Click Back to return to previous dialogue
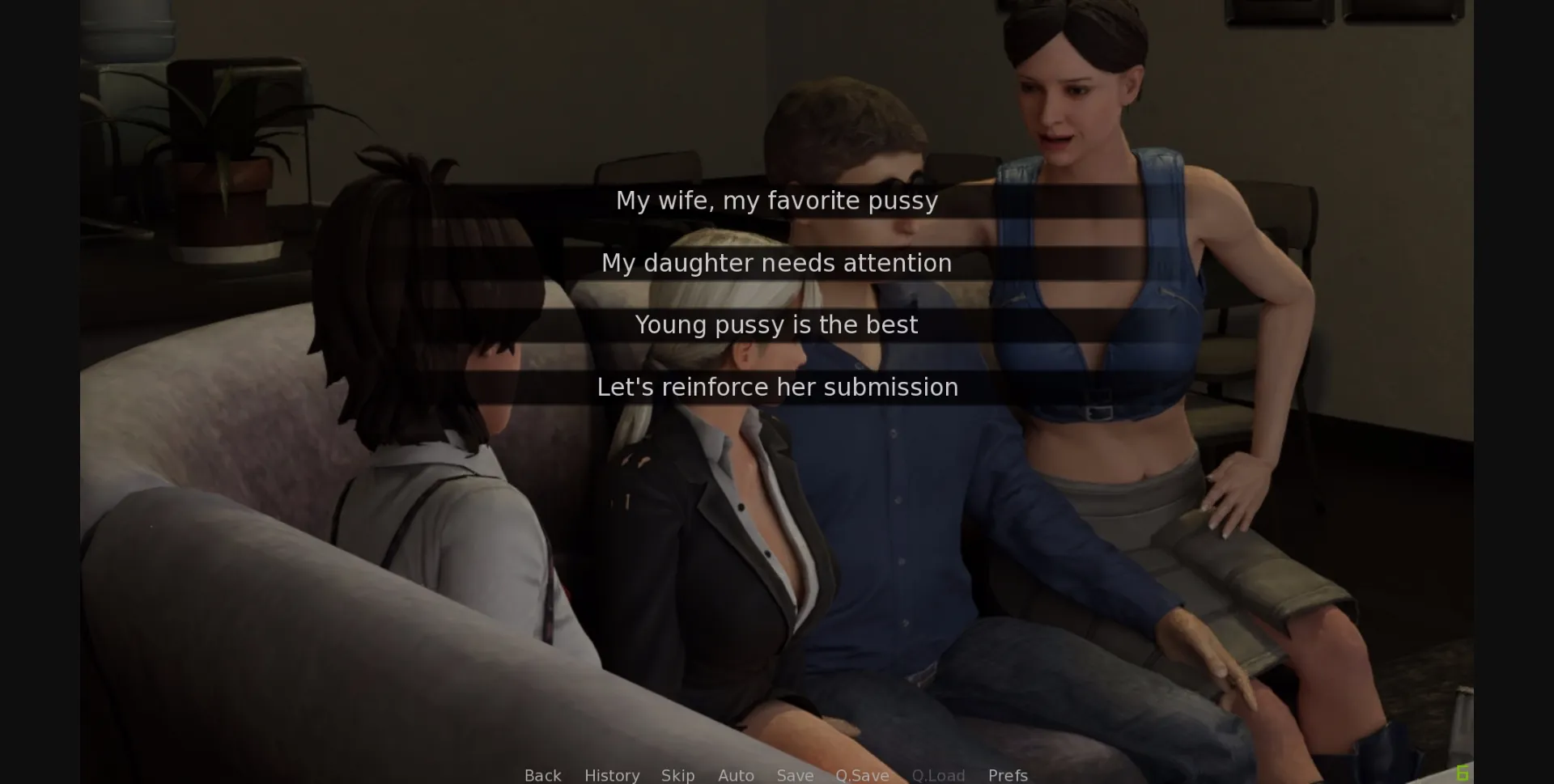The height and width of the screenshot is (784, 1554). pos(541,774)
